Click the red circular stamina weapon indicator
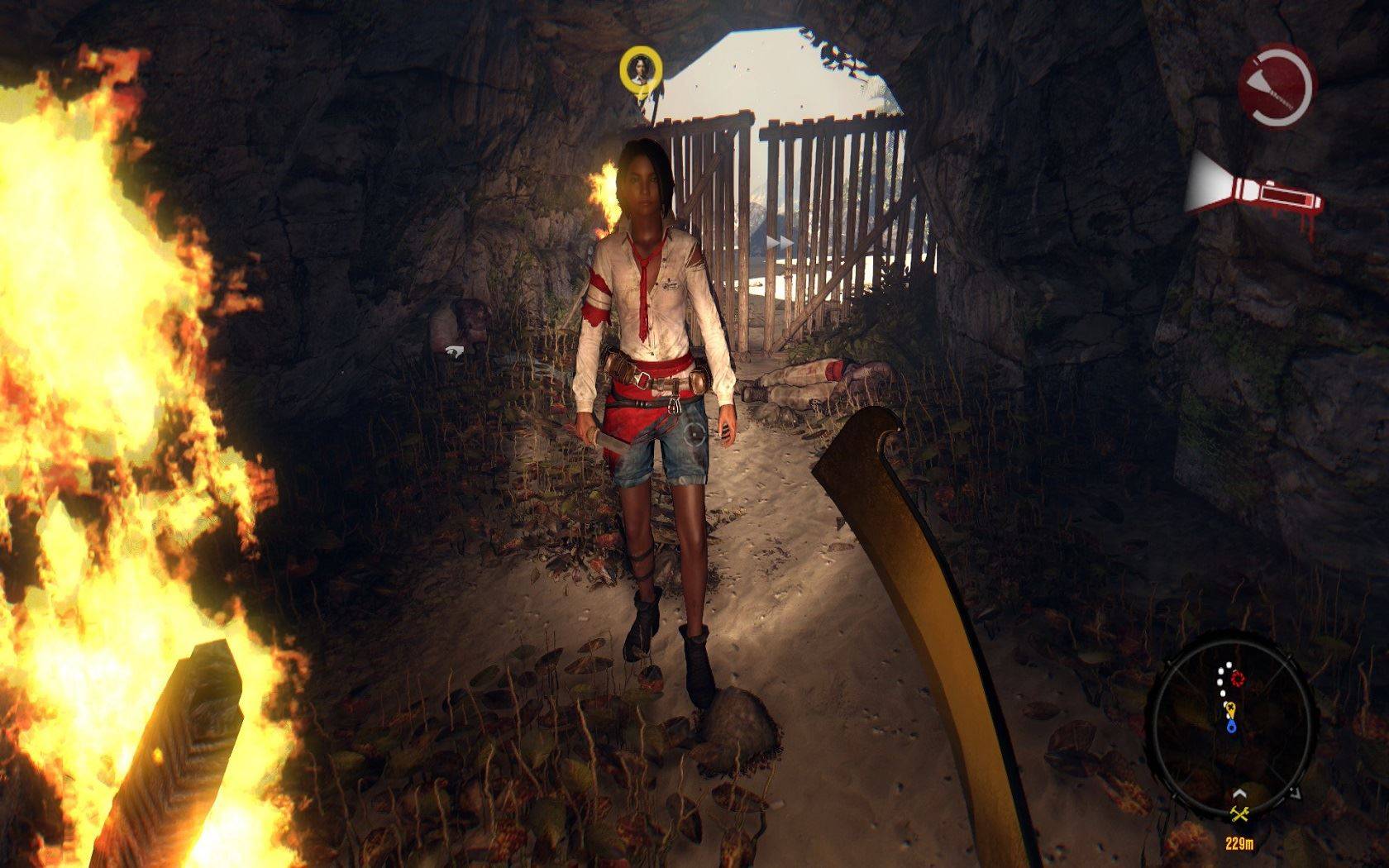1389x868 pixels. [x=1276, y=85]
